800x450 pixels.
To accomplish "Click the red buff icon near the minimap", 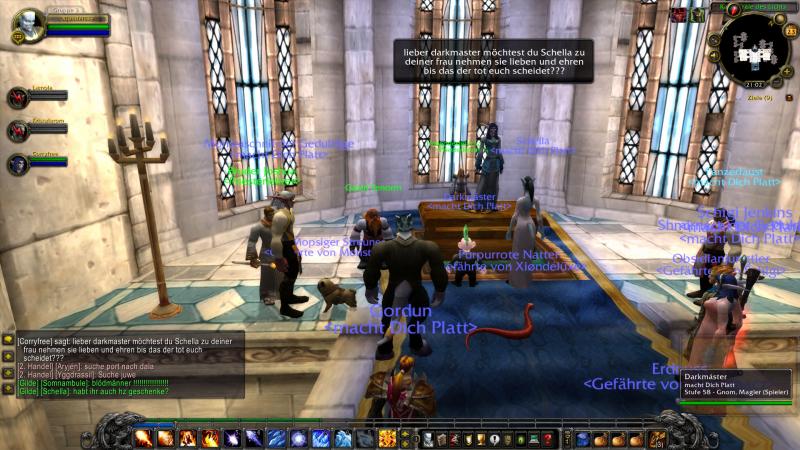I will coord(678,15).
